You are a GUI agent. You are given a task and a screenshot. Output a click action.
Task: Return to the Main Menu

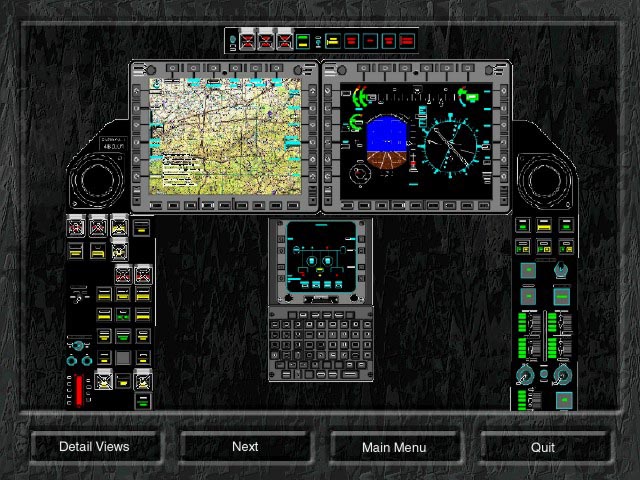tap(394, 447)
